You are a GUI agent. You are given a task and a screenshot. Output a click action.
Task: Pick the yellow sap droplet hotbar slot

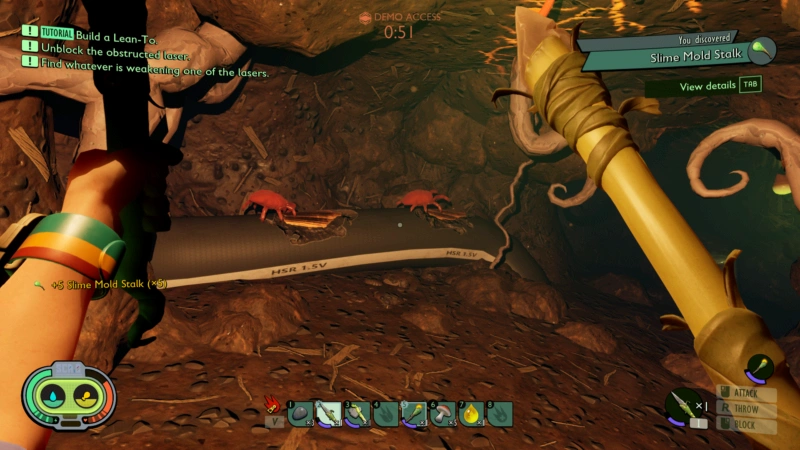(x=471, y=413)
